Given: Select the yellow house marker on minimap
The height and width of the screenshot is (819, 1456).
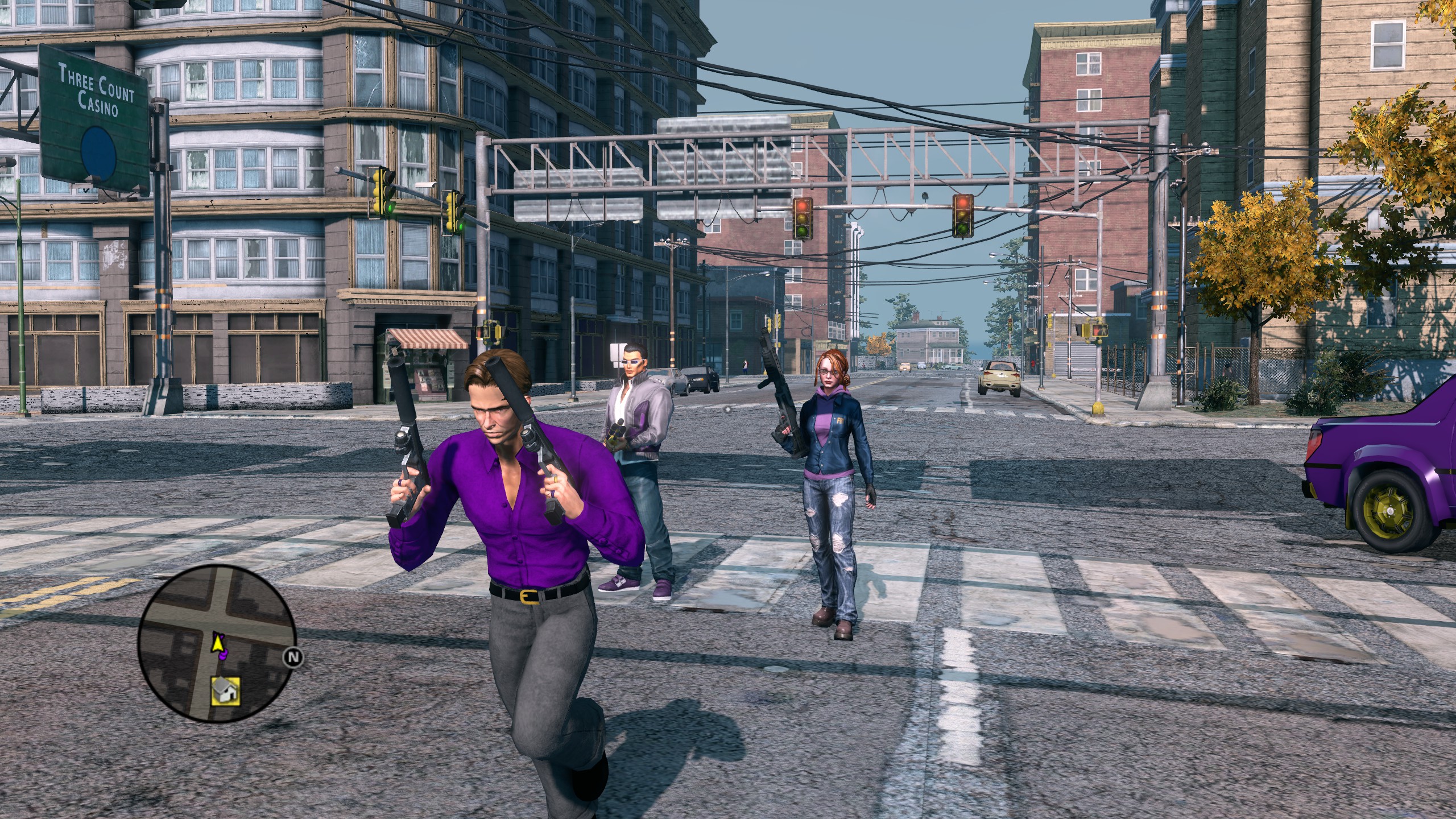Looking at the screenshot, I should (x=225, y=691).
